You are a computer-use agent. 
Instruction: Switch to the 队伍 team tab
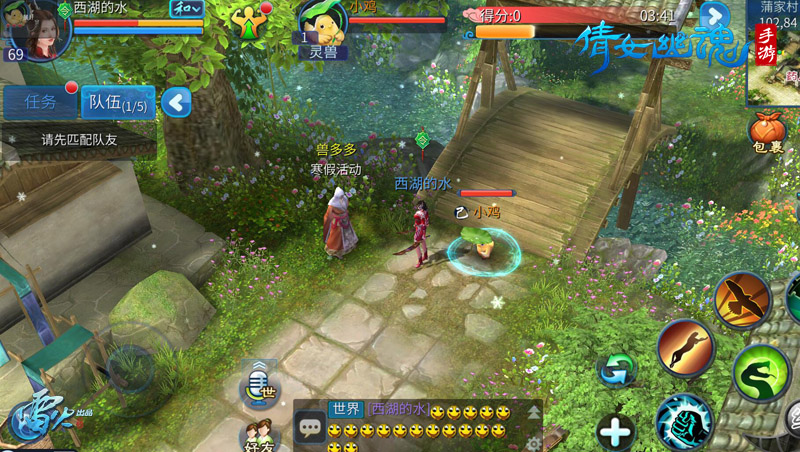point(117,102)
